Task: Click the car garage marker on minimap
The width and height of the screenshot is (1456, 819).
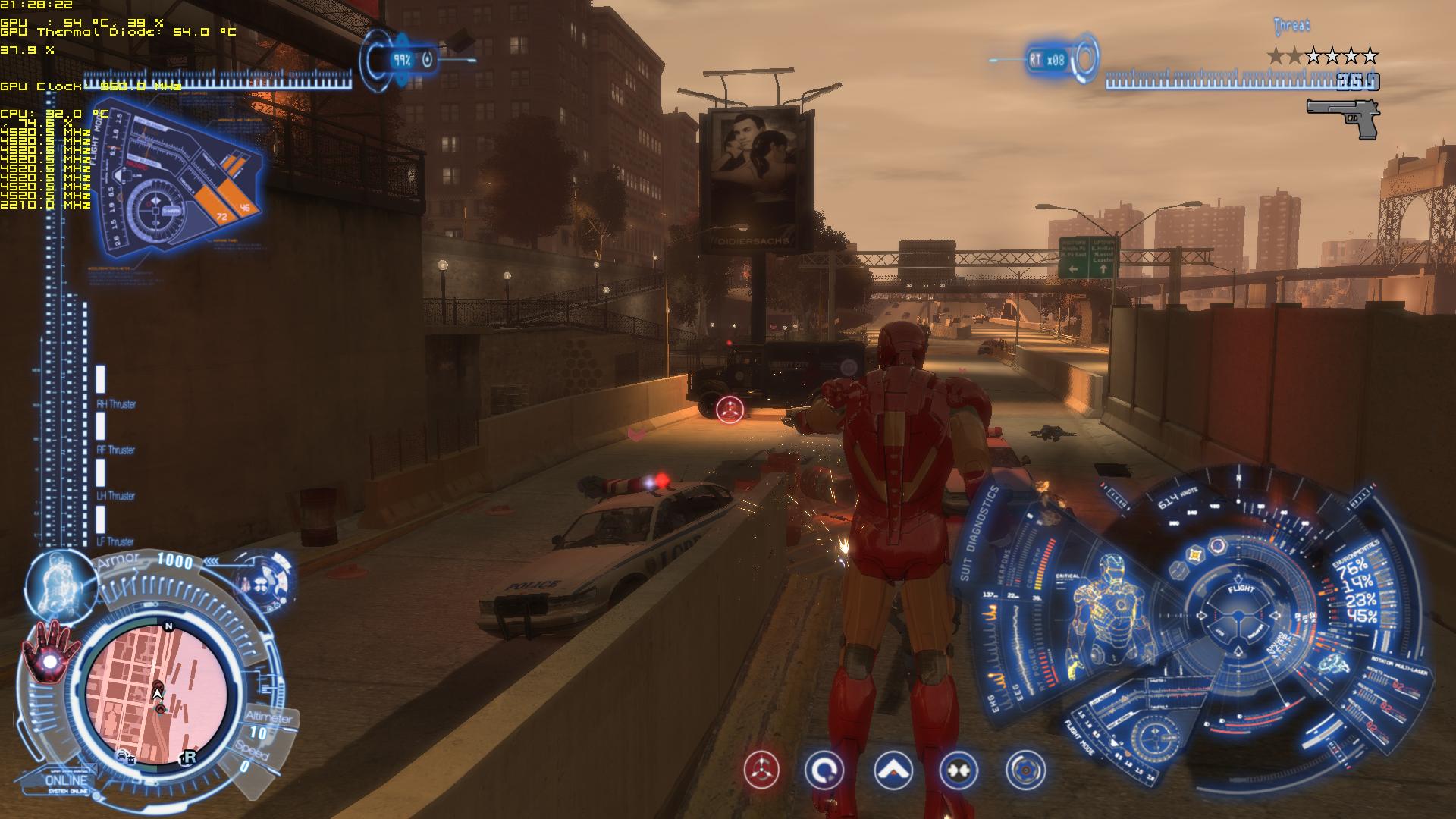Action: pyautogui.click(x=124, y=756)
